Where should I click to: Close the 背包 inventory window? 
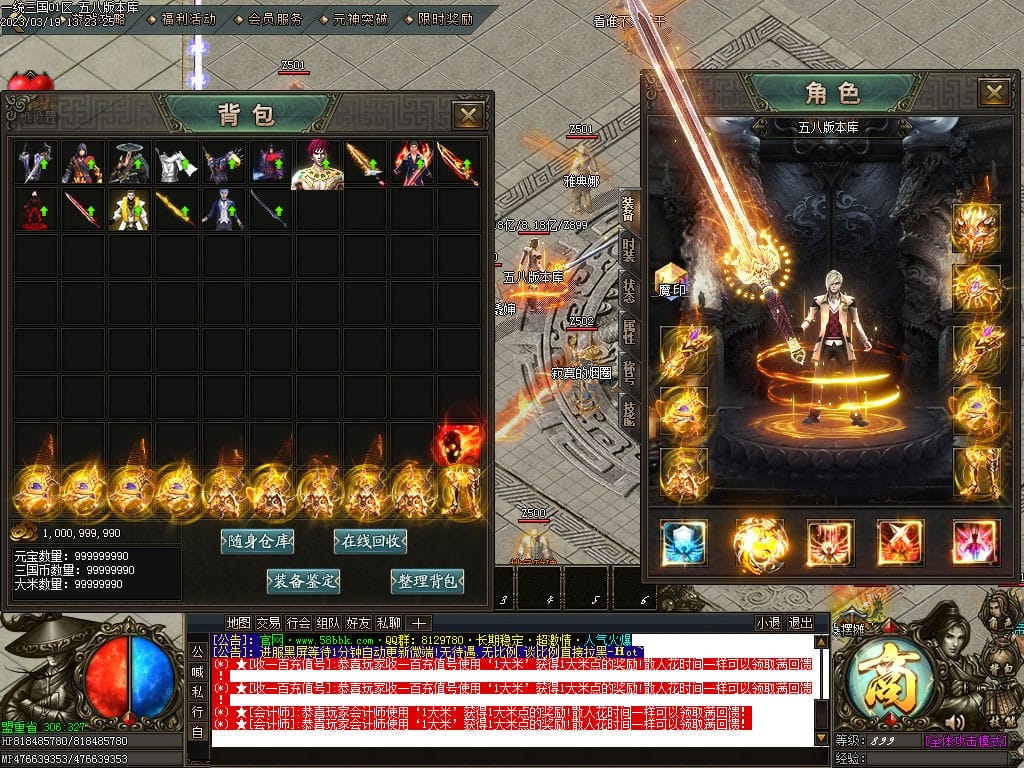pyautogui.click(x=468, y=116)
